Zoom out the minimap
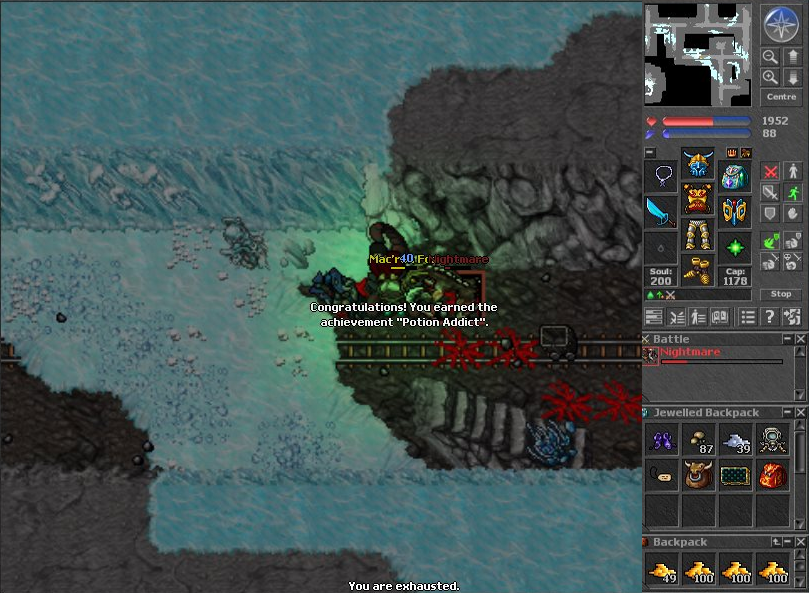Viewport: 809px width, 593px height. [x=770, y=57]
